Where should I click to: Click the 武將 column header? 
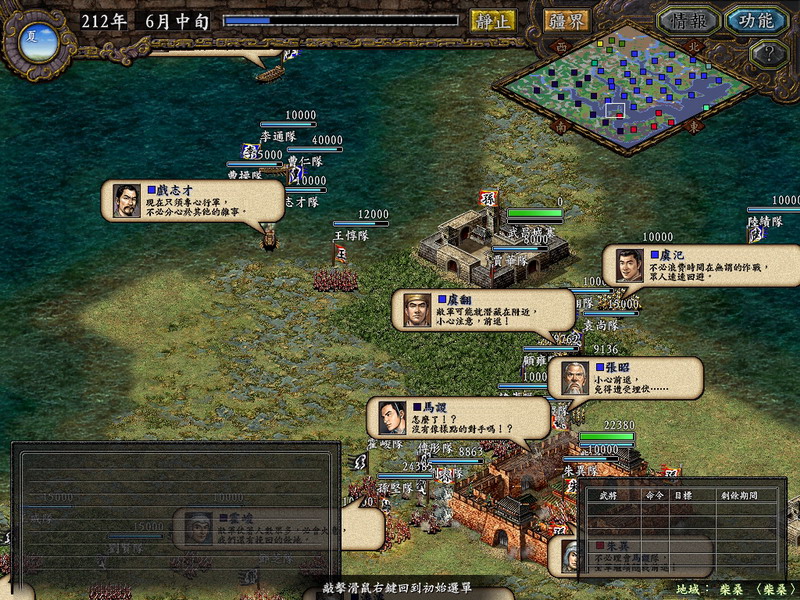(608, 495)
